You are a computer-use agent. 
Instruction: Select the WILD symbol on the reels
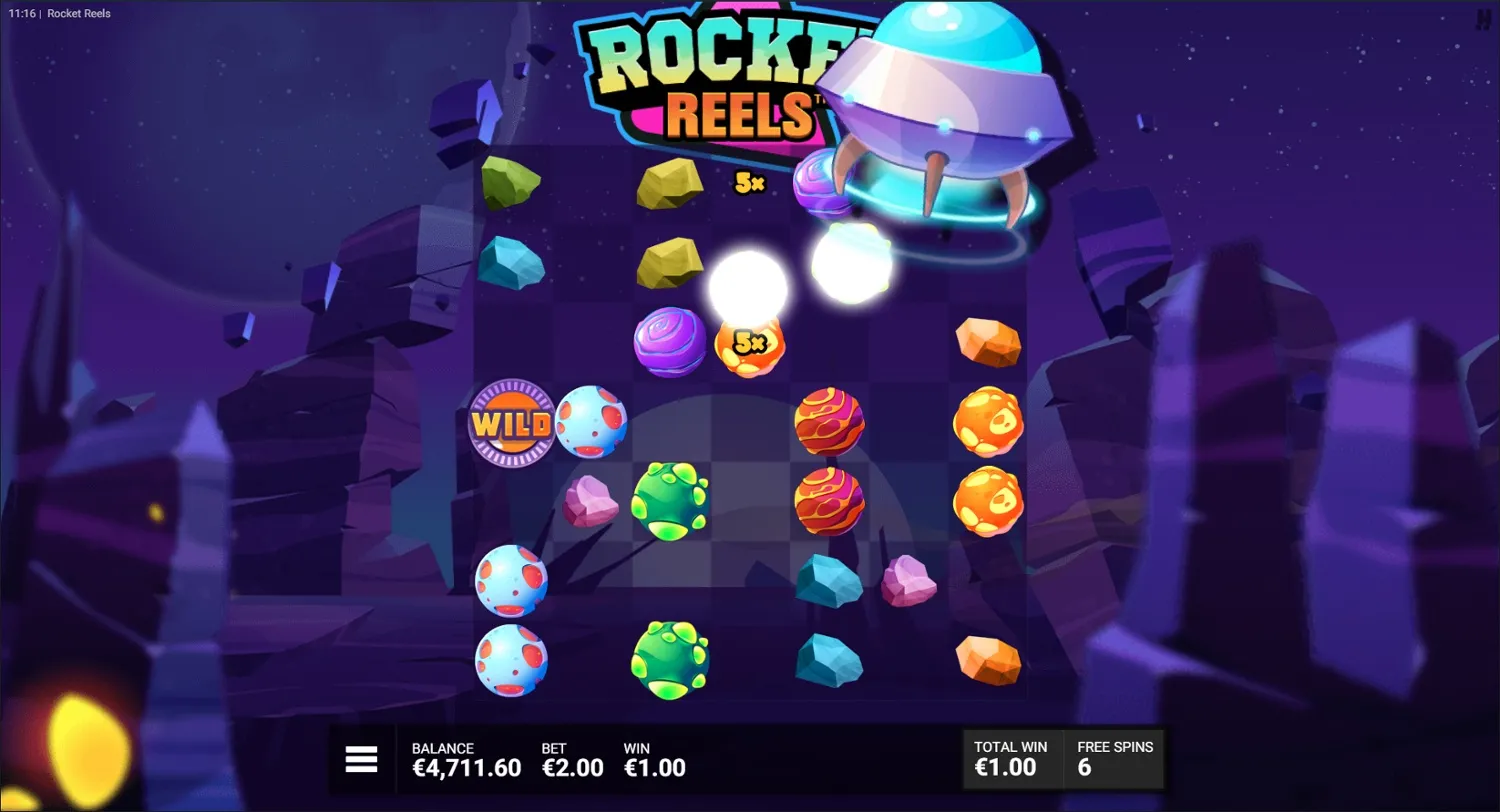tap(511, 423)
